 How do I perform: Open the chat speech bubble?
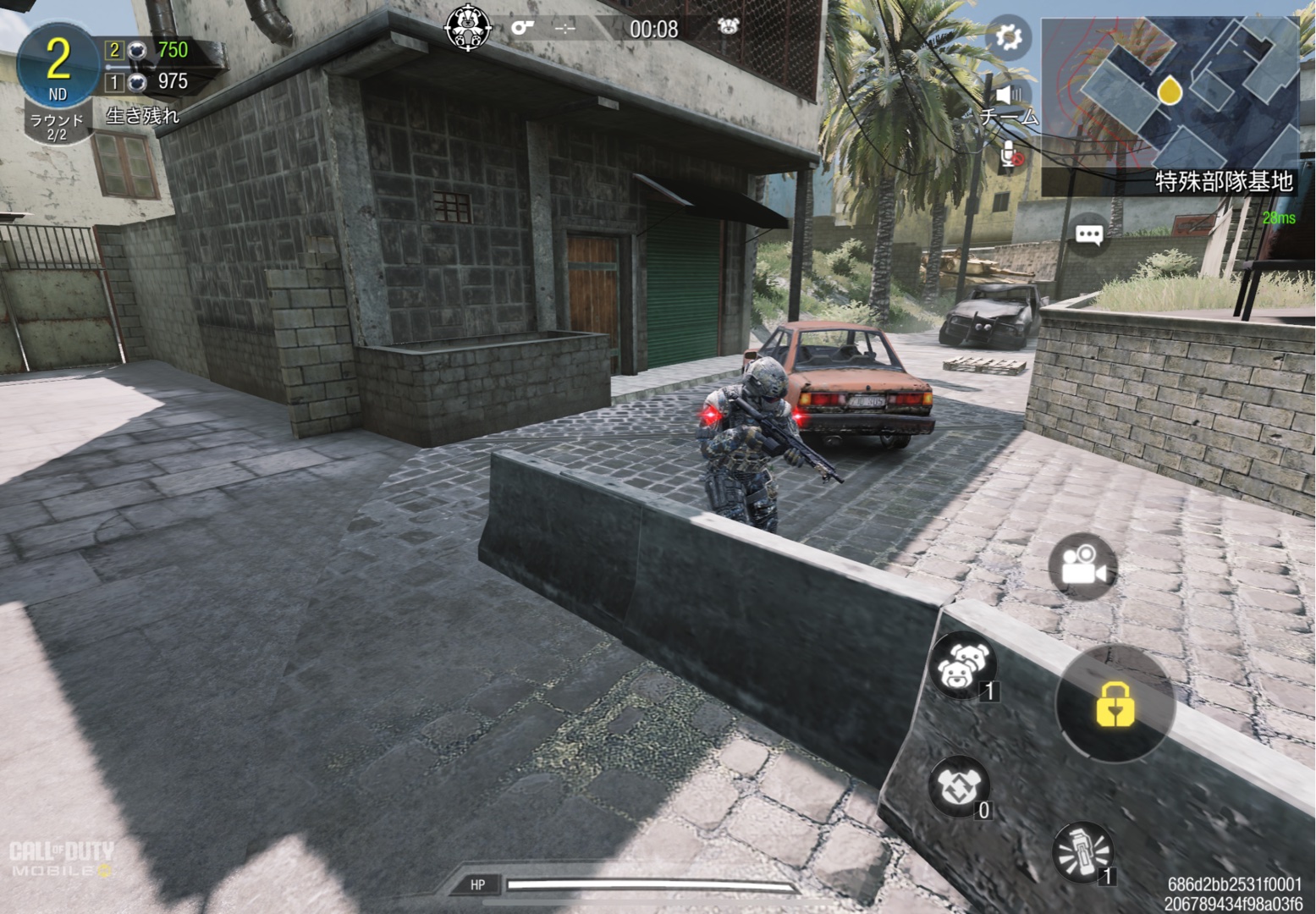[1088, 234]
